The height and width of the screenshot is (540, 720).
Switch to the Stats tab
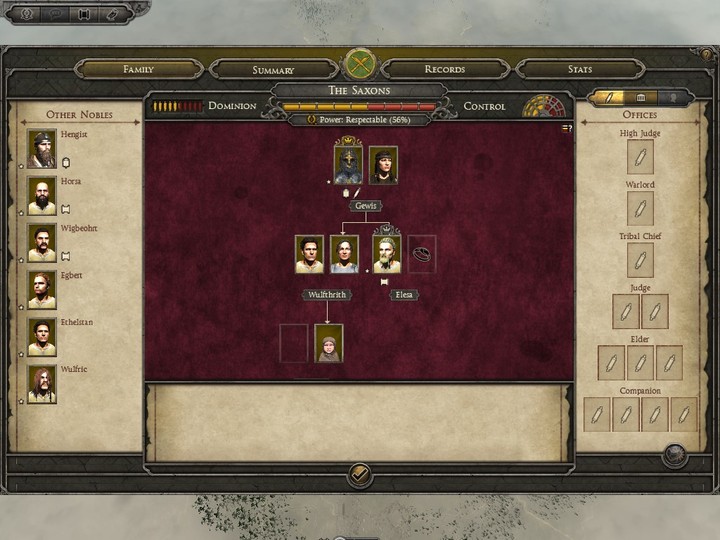coord(580,70)
